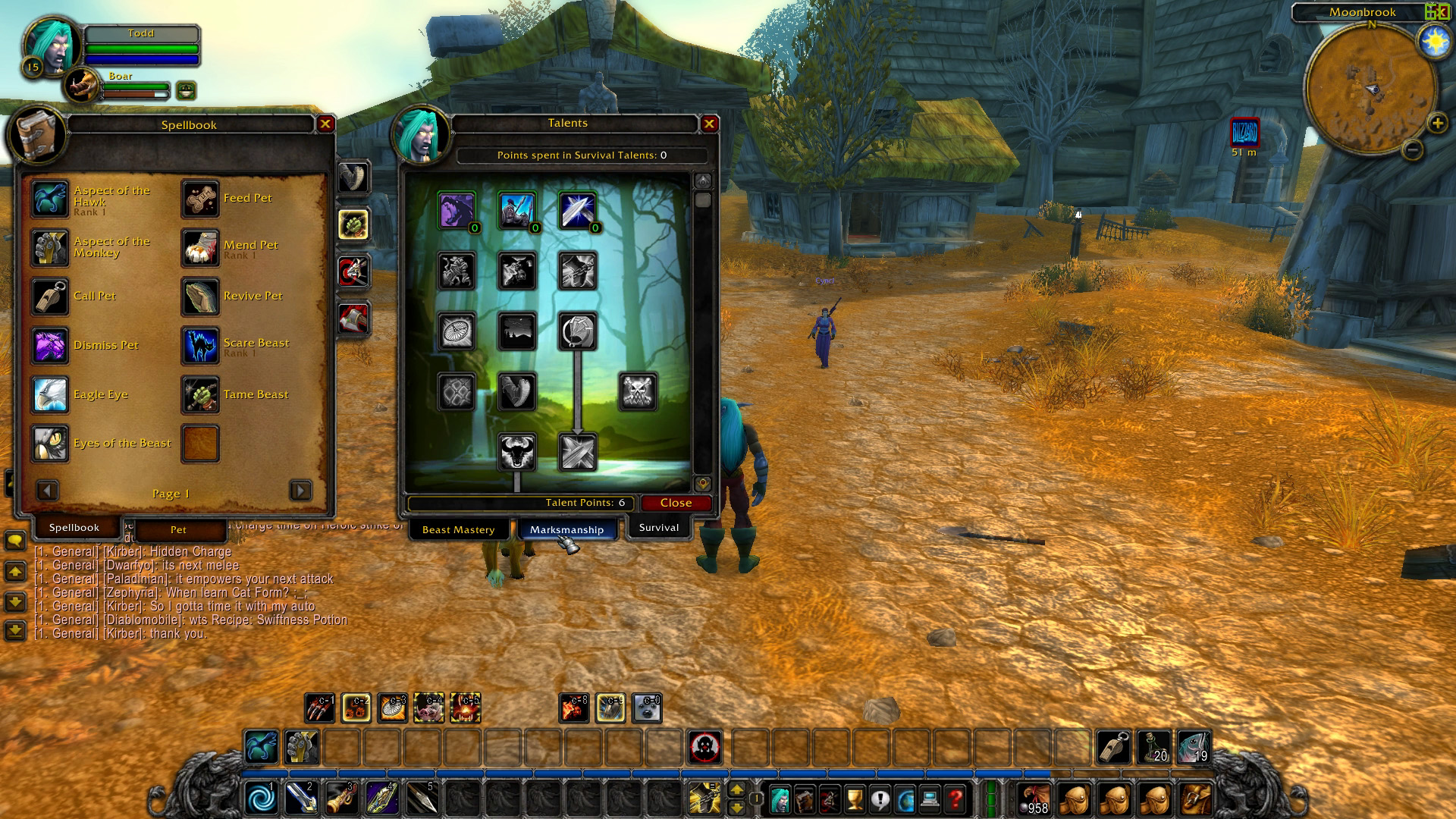Close the Spellbook window
Viewport: 1456px width, 819px height.
point(325,124)
